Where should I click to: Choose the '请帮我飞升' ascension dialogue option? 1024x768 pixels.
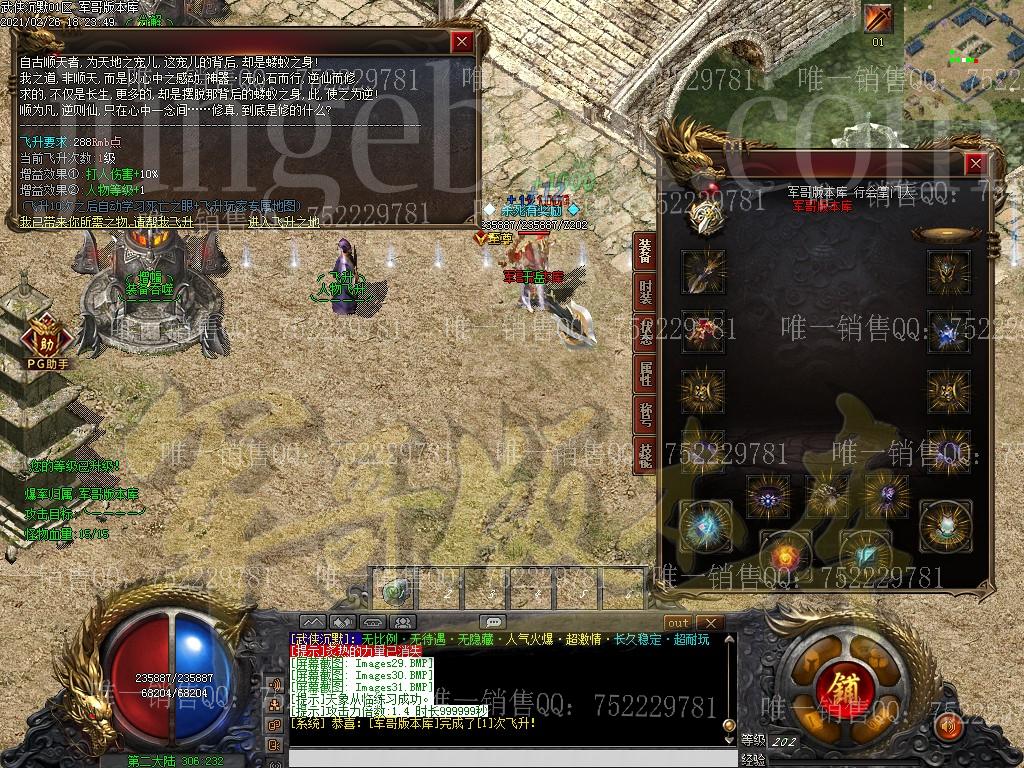coord(183,223)
